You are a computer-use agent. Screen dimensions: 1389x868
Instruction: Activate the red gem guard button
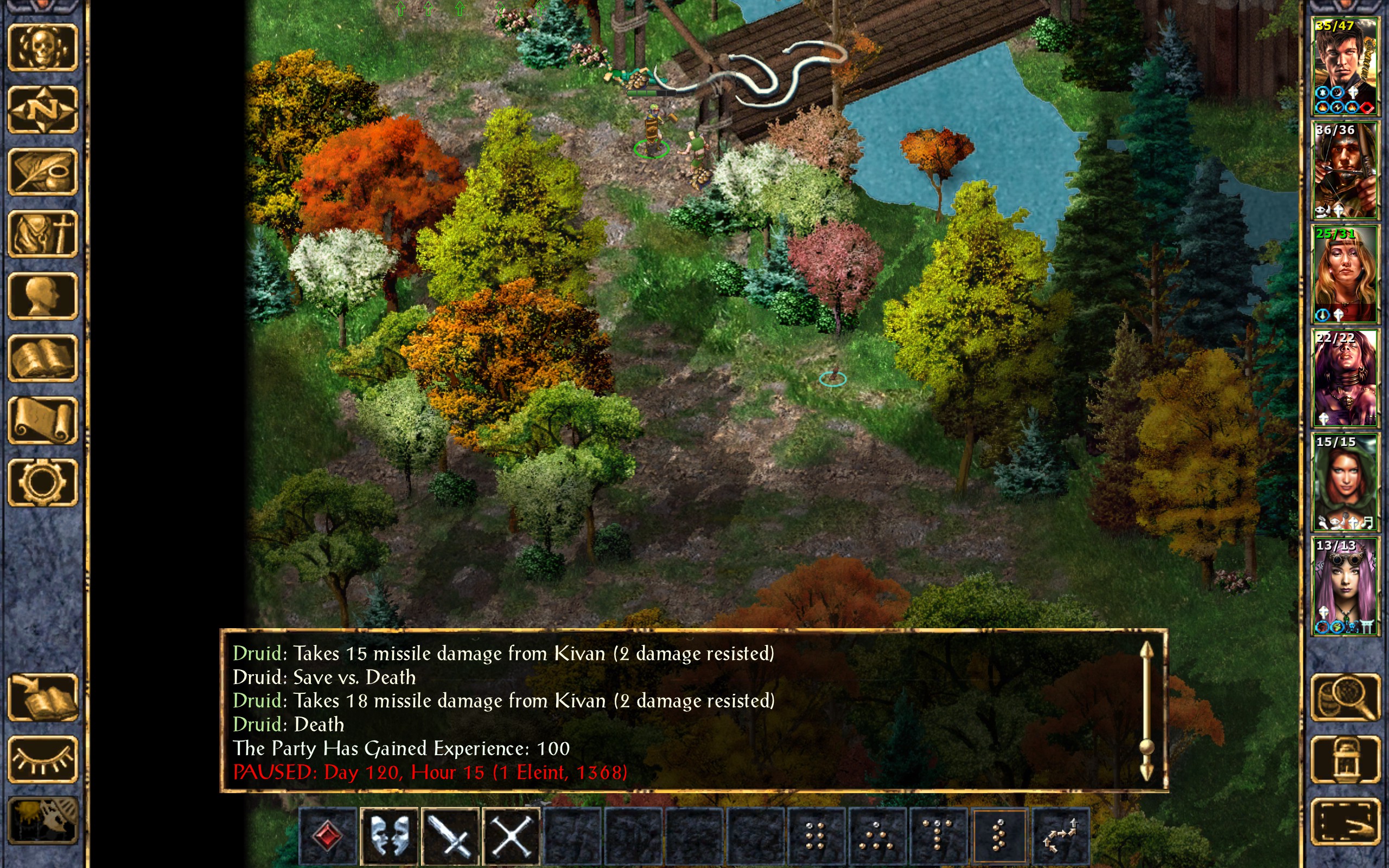[328, 835]
